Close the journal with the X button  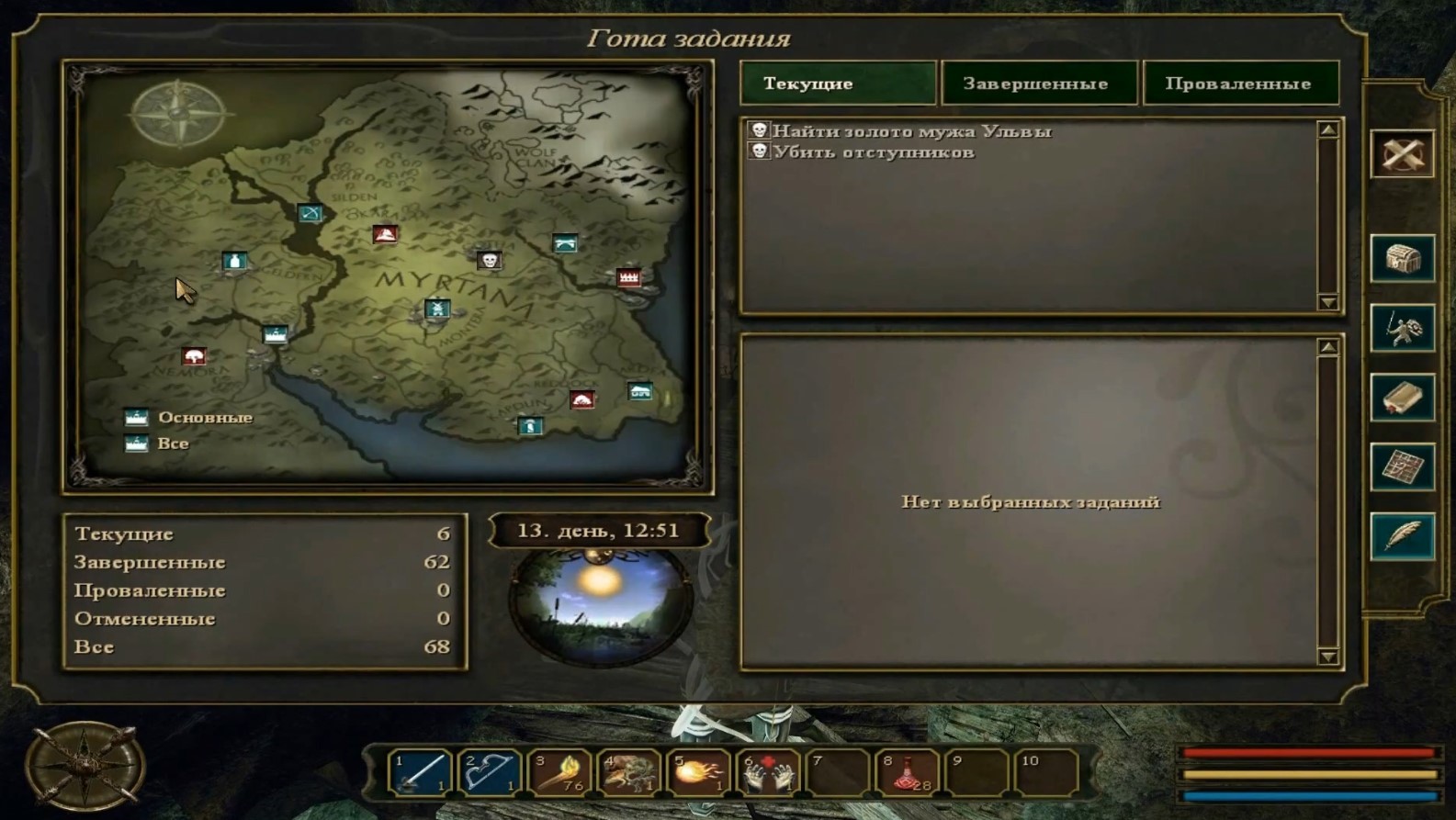click(1403, 154)
